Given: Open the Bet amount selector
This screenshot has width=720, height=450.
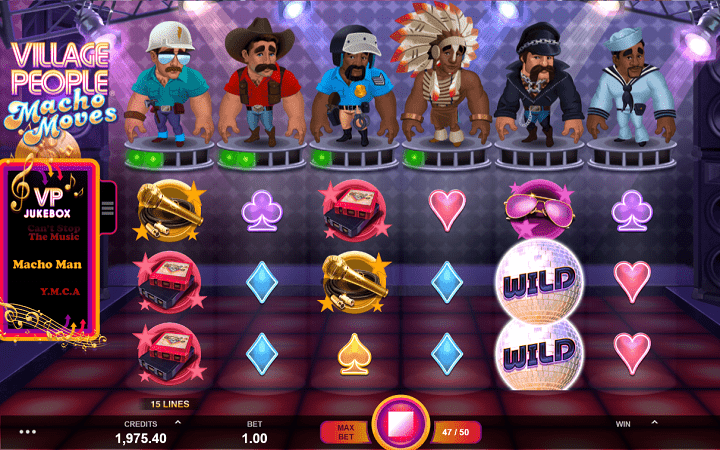Looking at the screenshot, I should coord(254,432).
